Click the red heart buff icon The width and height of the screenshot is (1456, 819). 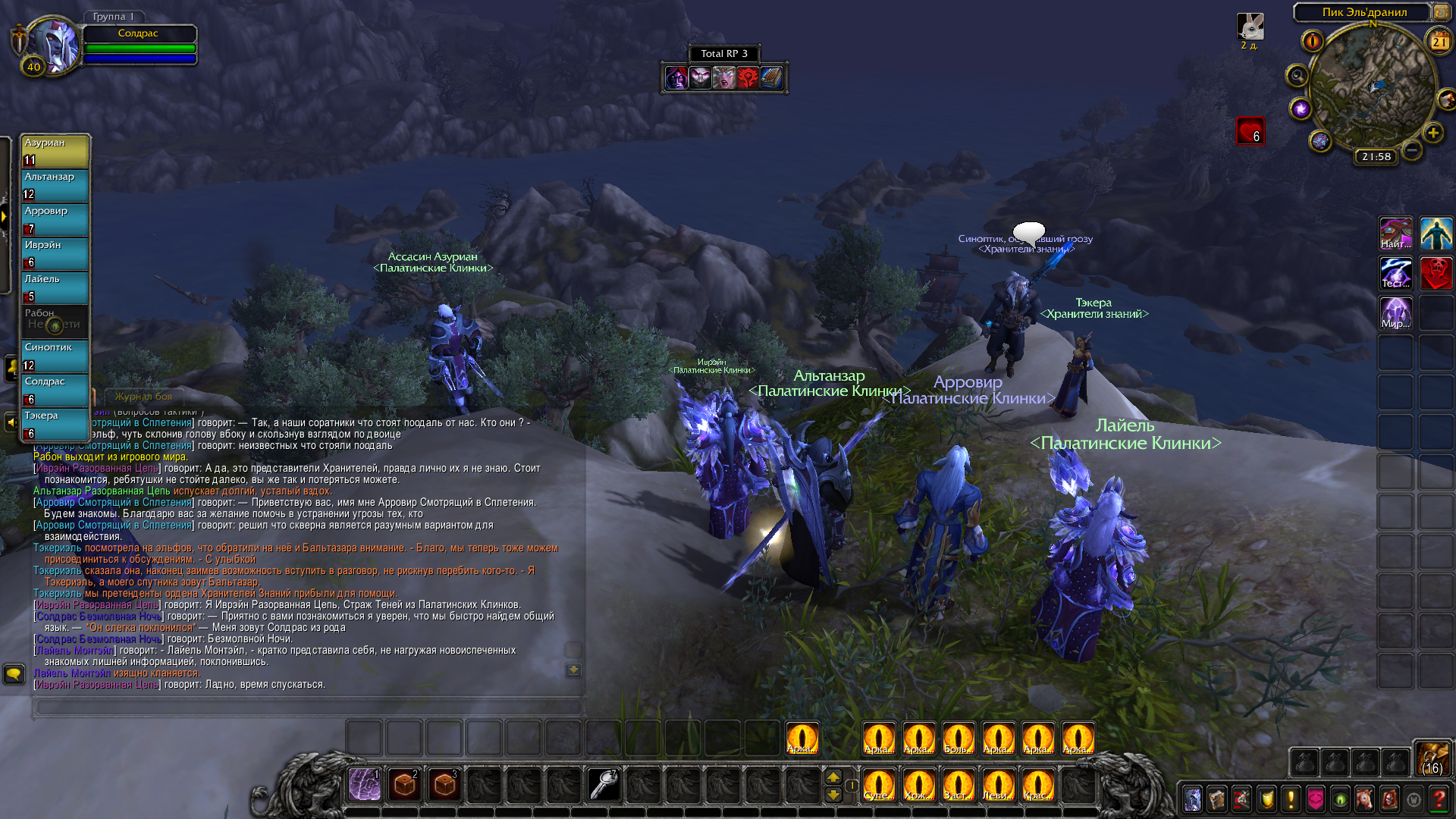[1250, 131]
